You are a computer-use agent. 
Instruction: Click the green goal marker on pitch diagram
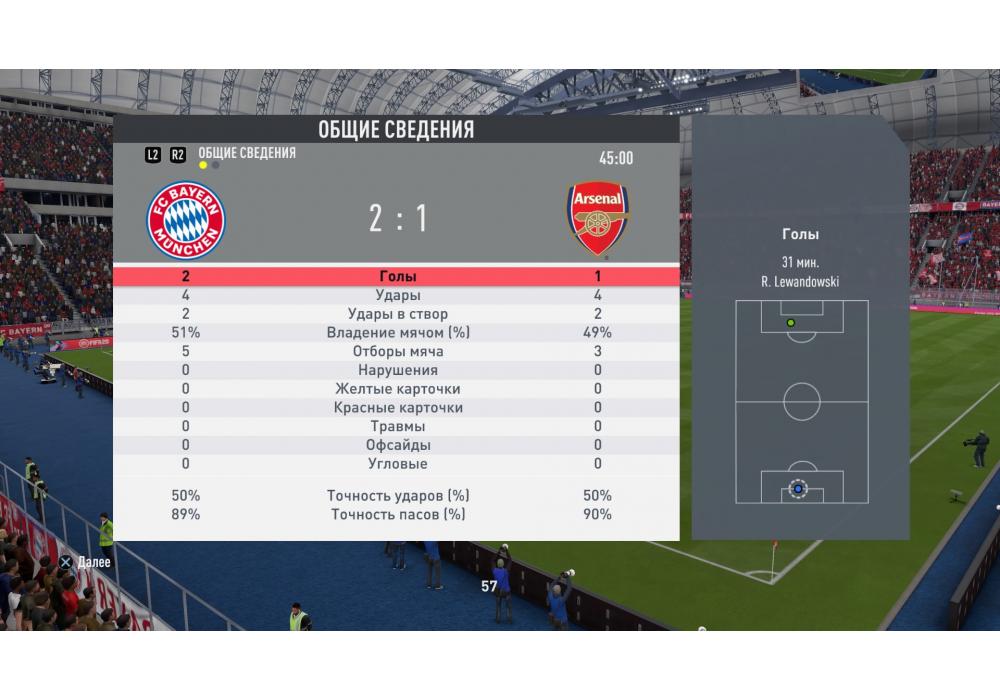coord(790,323)
